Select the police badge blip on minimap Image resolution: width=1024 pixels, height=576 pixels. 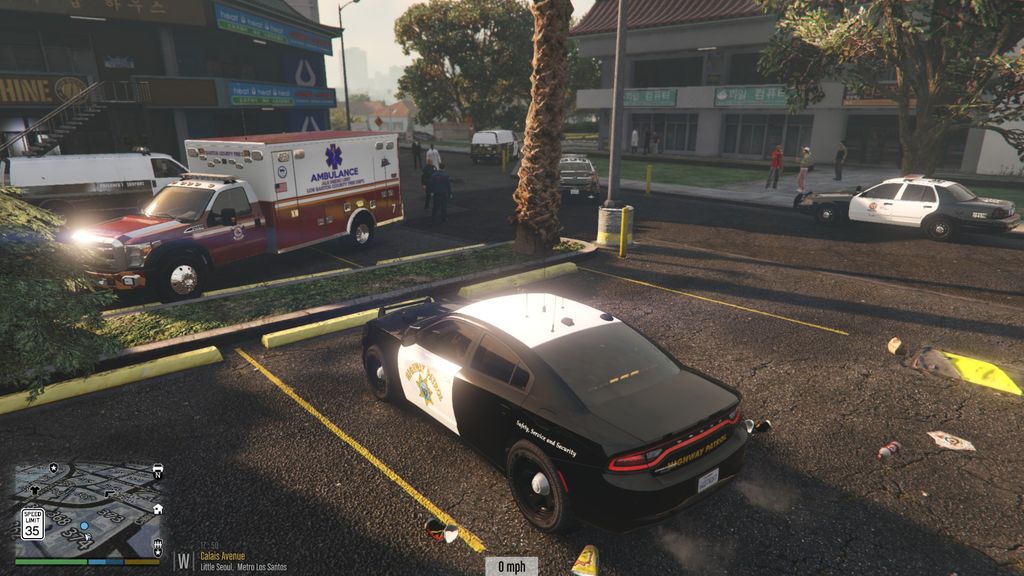[x=53, y=467]
